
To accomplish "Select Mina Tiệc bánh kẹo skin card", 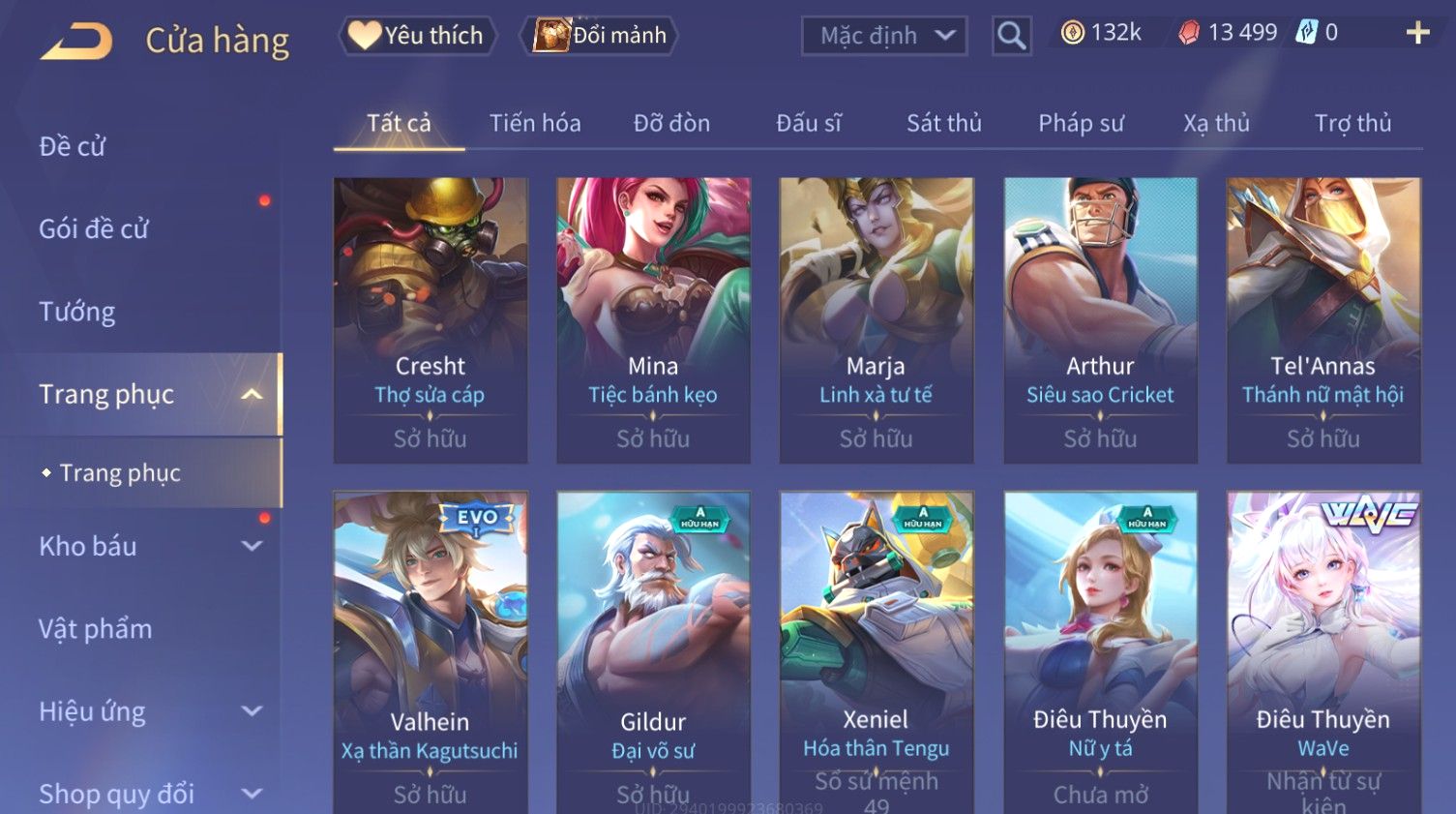I will tap(653, 319).
